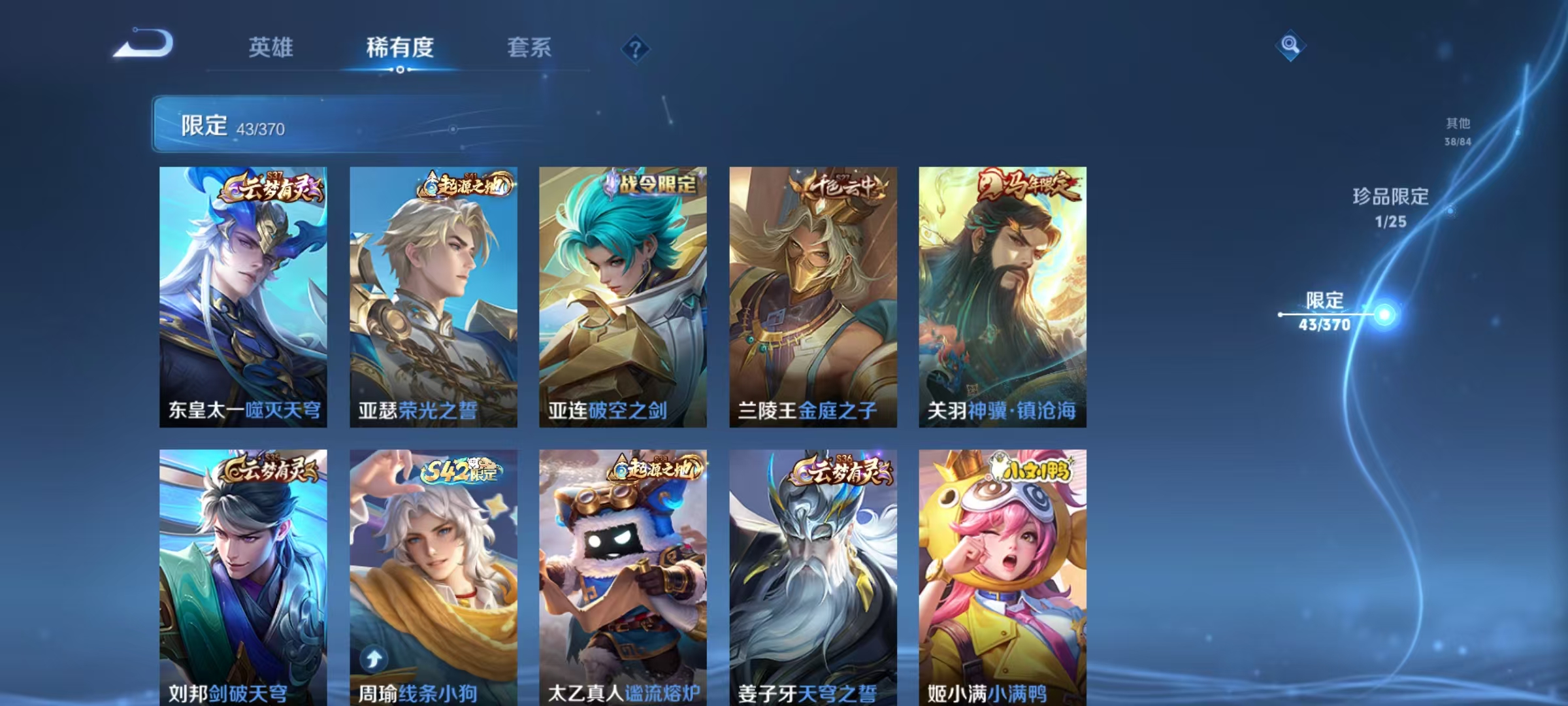Switch to the 套系 tab

pyautogui.click(x=529, y=46)
